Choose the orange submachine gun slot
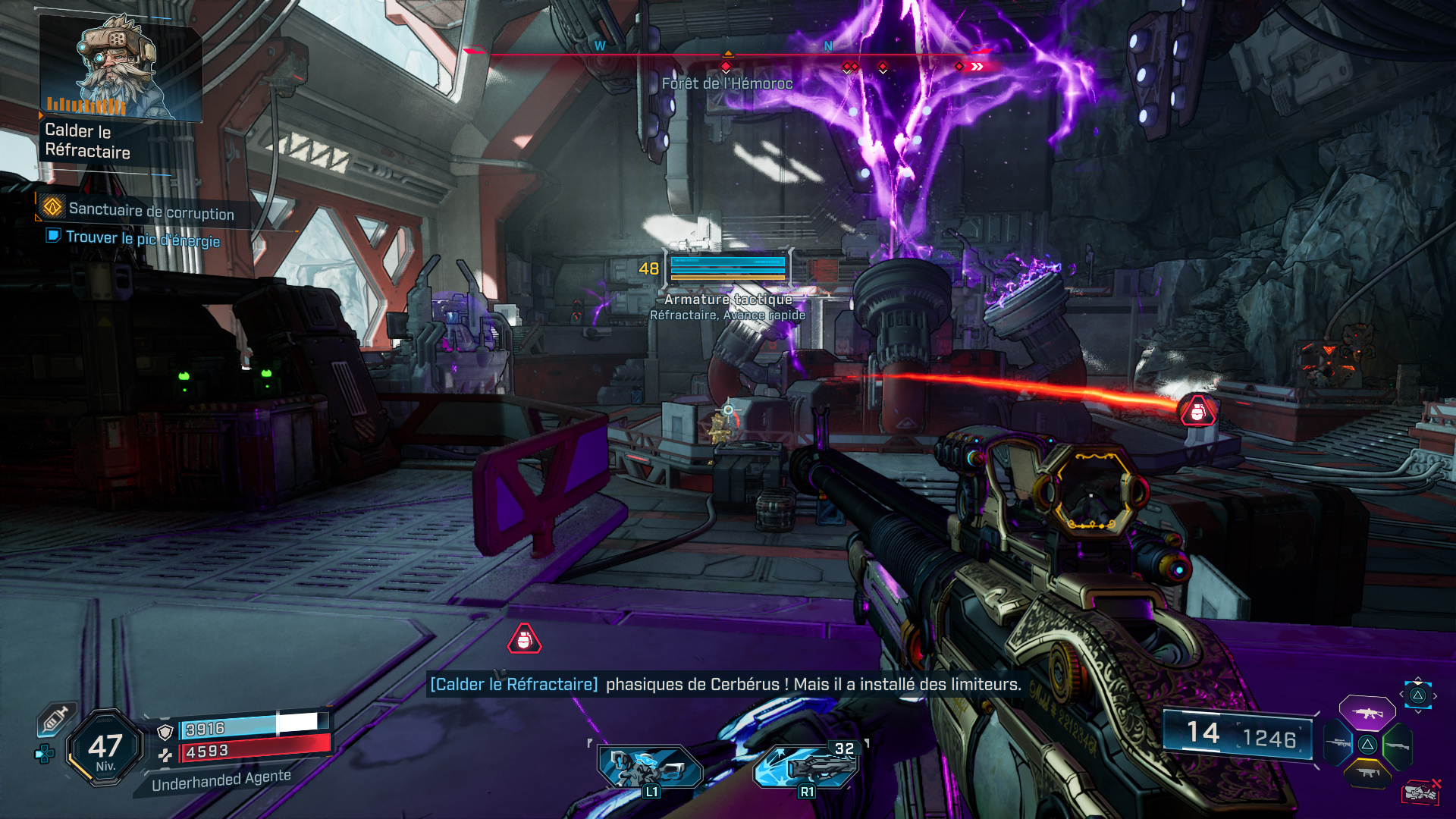This screenshot has height=819, width=1456. [1367, 773]
